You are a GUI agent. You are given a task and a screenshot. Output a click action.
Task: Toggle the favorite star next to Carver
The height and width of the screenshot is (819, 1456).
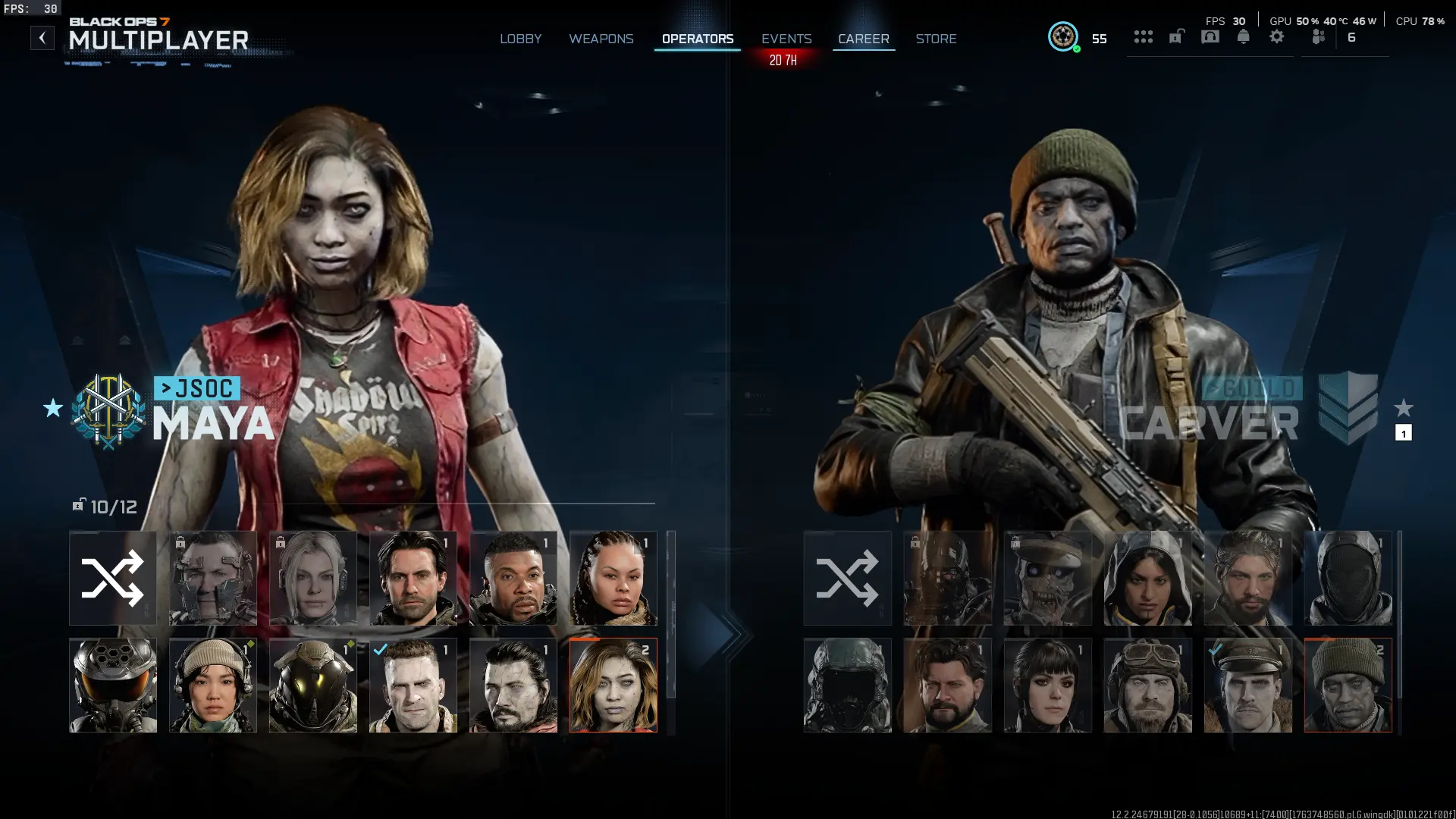(1403, 409)
